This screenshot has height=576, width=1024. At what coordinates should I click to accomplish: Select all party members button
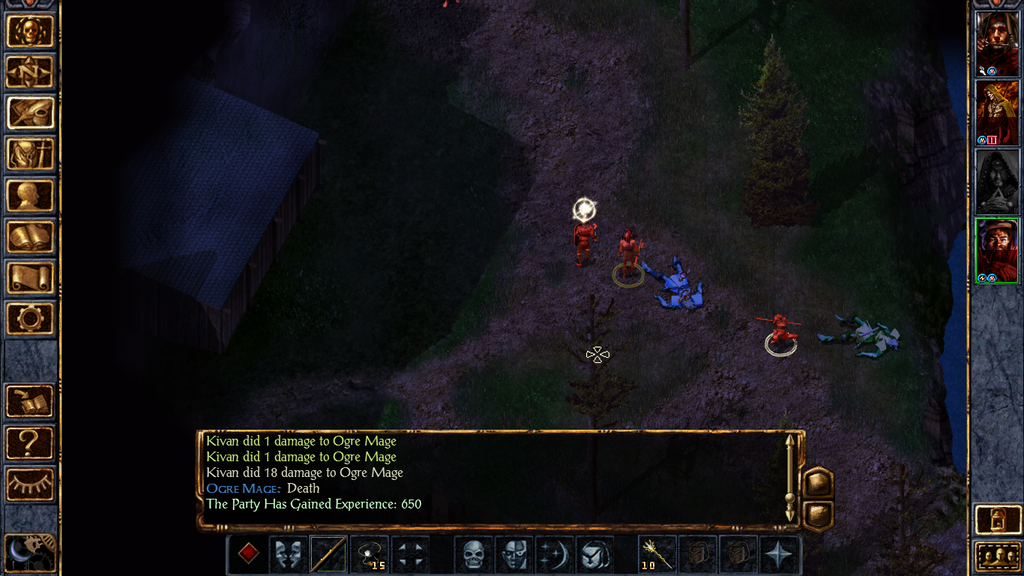point(997,557)
